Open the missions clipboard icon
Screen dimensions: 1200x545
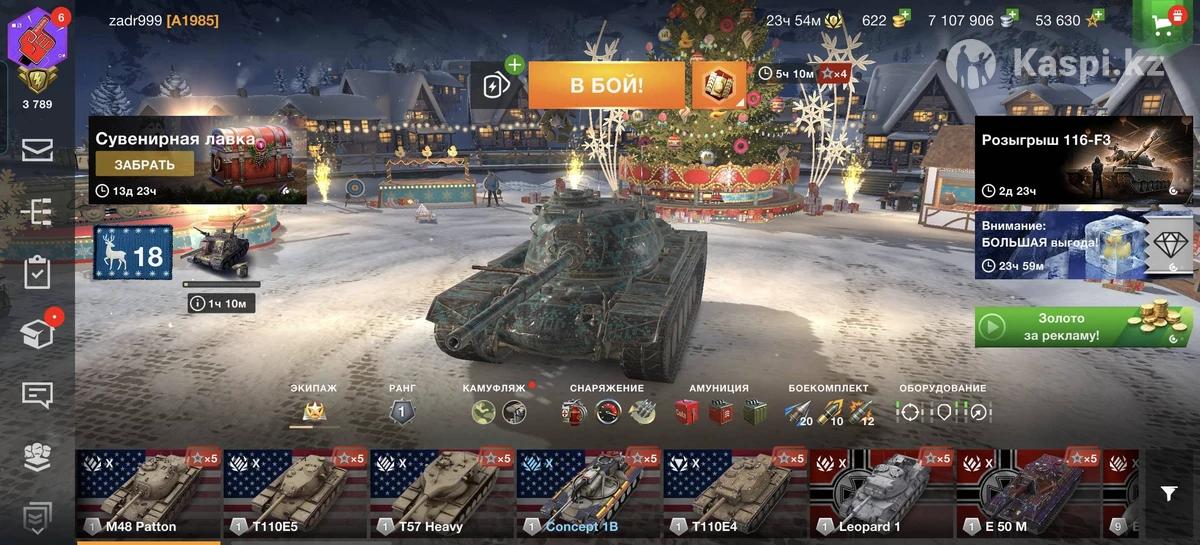[x=37, y=272]
